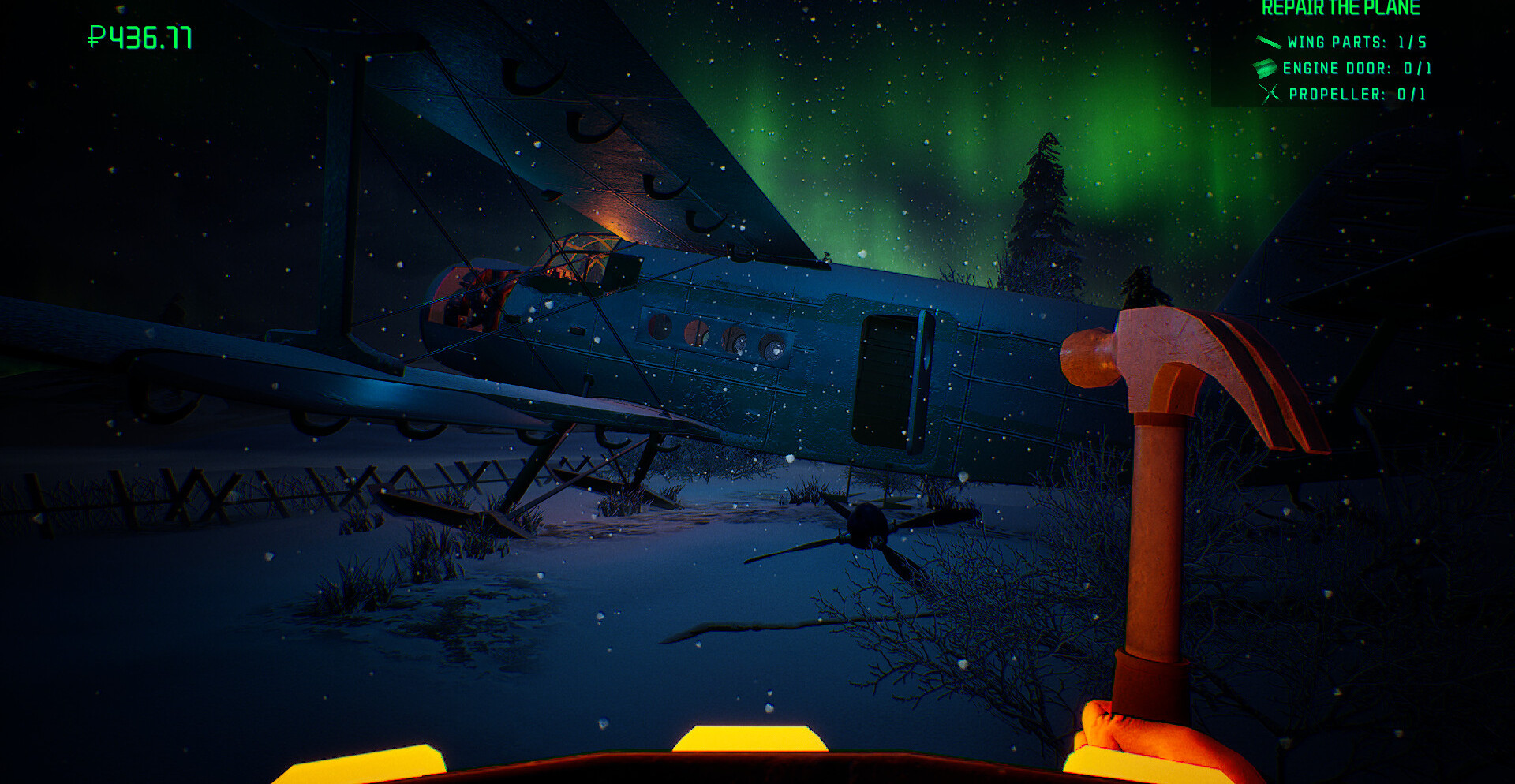Select the Repair the Plane objective title

(1340, 9)
